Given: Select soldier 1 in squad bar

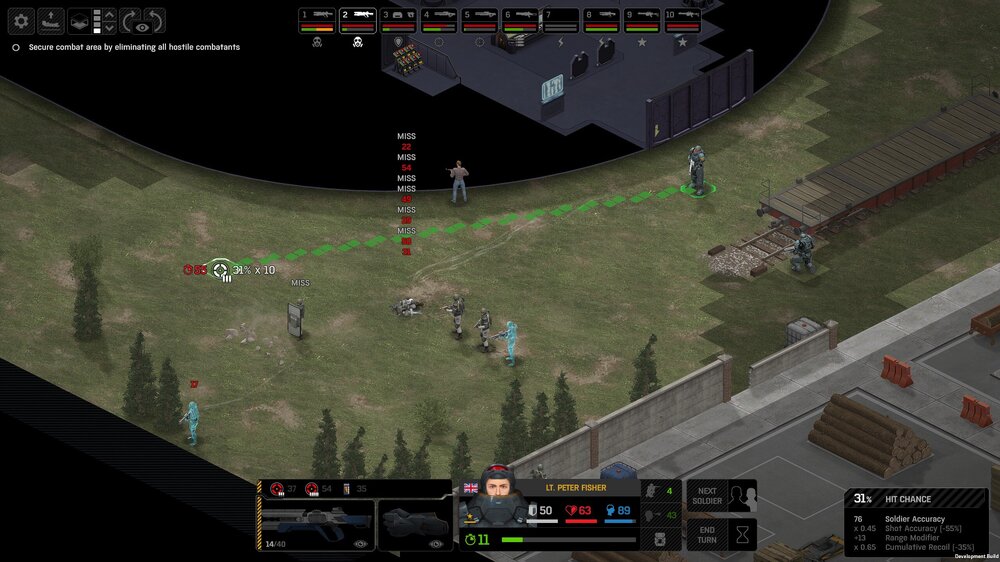Looking at the screenshot, I should [x=317, y=20].
